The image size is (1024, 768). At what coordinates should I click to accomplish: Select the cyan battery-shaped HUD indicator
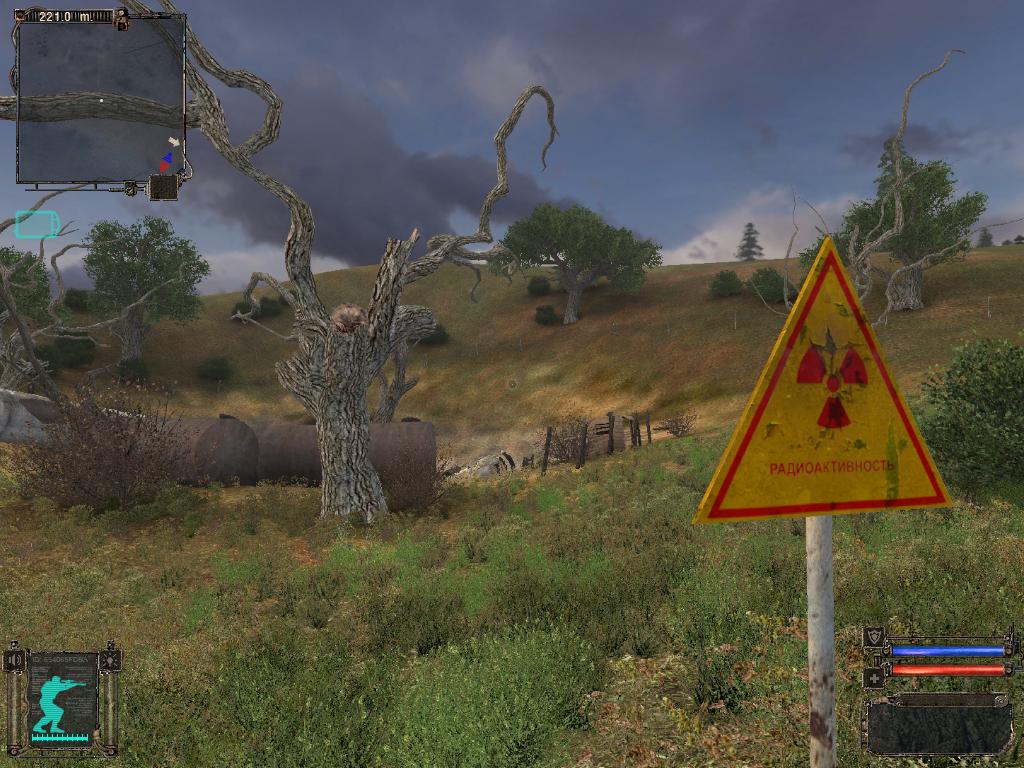37,223
